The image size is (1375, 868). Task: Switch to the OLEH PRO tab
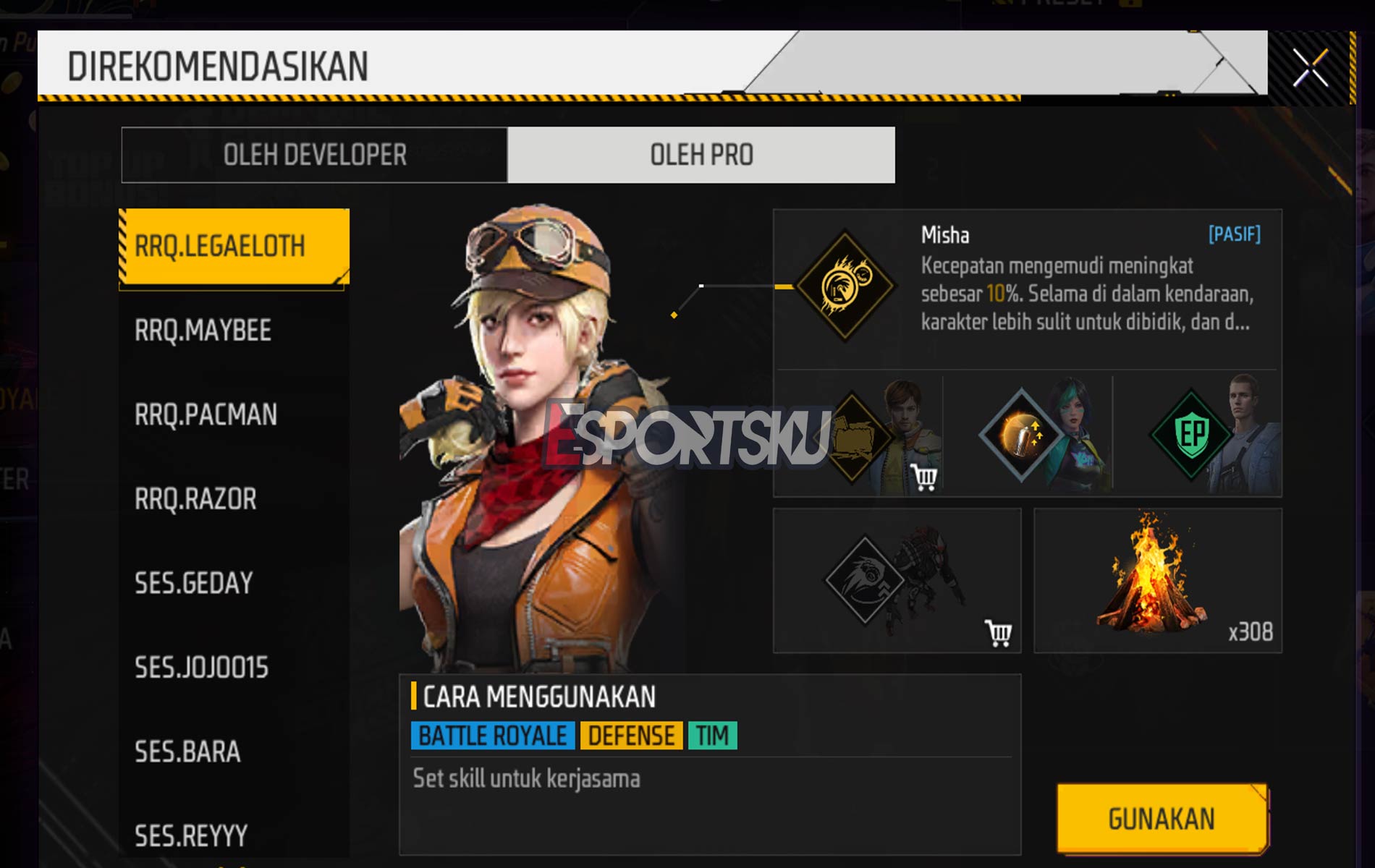(x=702, y=153)
